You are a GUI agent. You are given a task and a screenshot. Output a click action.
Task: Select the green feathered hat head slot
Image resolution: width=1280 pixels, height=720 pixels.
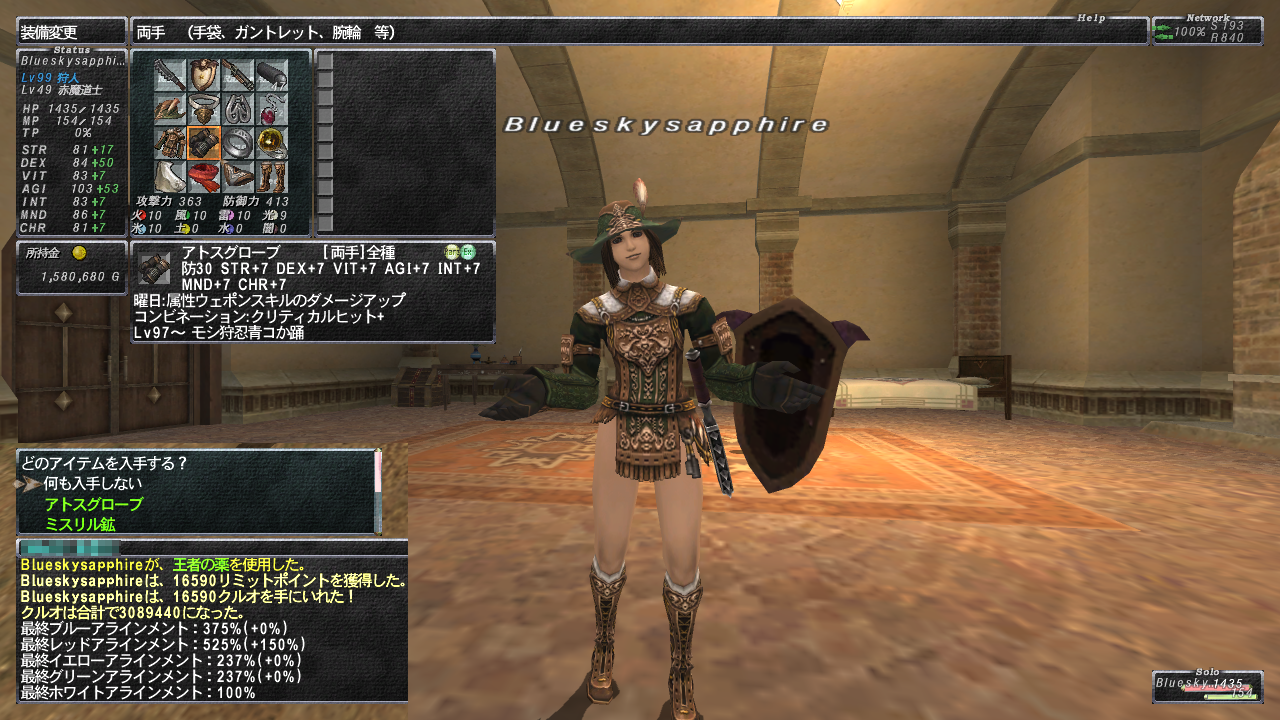pyautogui.click(x=170, y=109)
